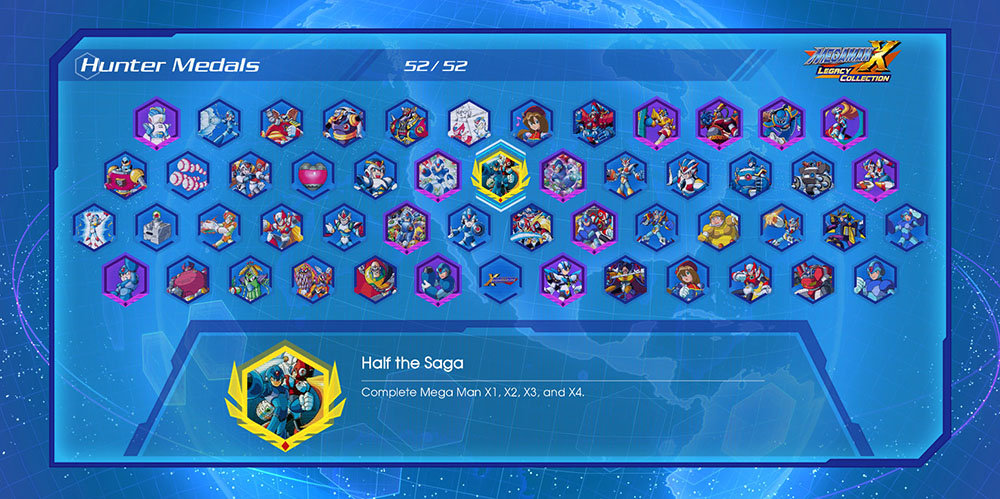Screen dimensions: 1000x499
Task: Choose the bulky yellow robot medal
Action: [718, 226]
